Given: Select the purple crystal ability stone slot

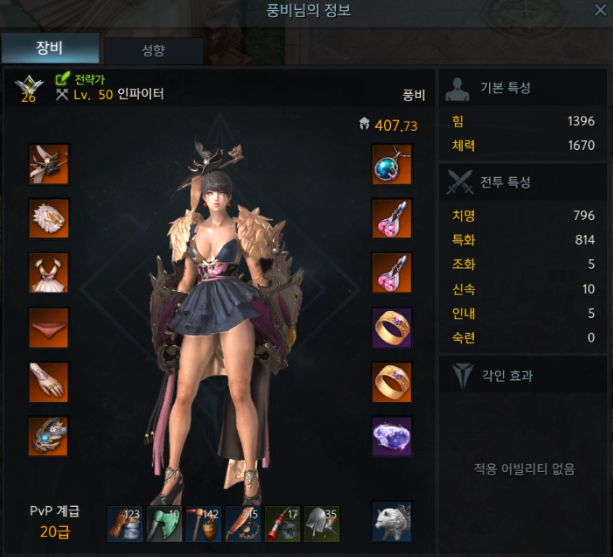Looking at the screenshot, I should point(391,436).
